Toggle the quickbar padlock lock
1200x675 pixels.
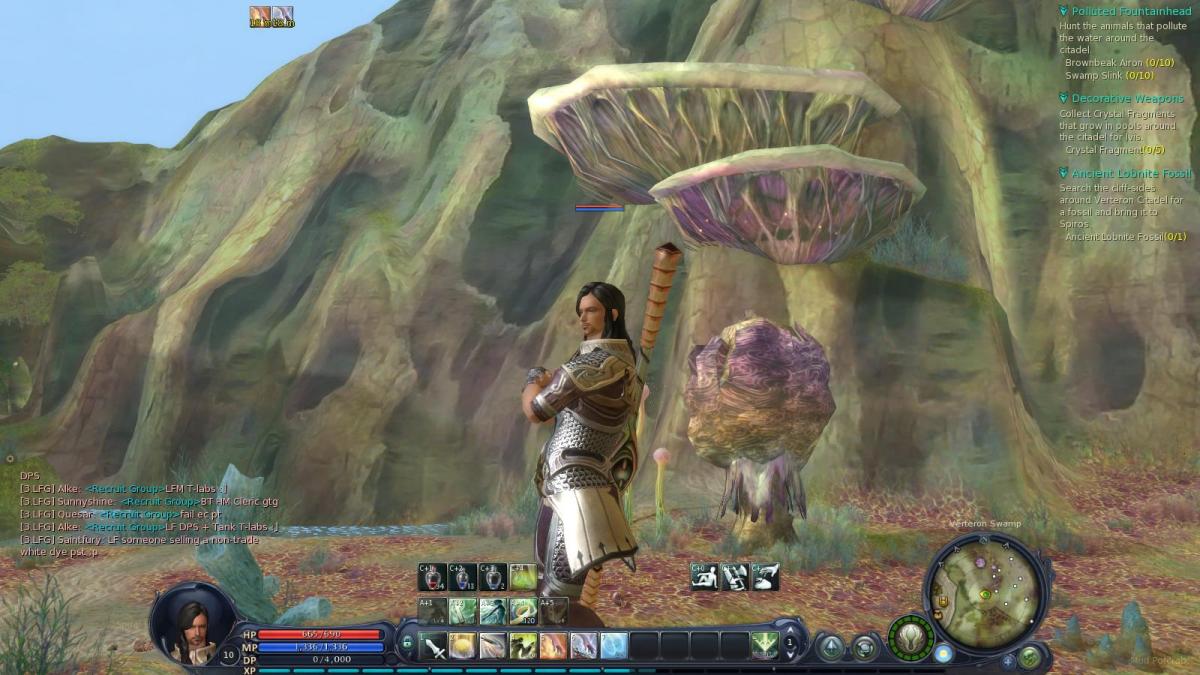coord(406,641)
